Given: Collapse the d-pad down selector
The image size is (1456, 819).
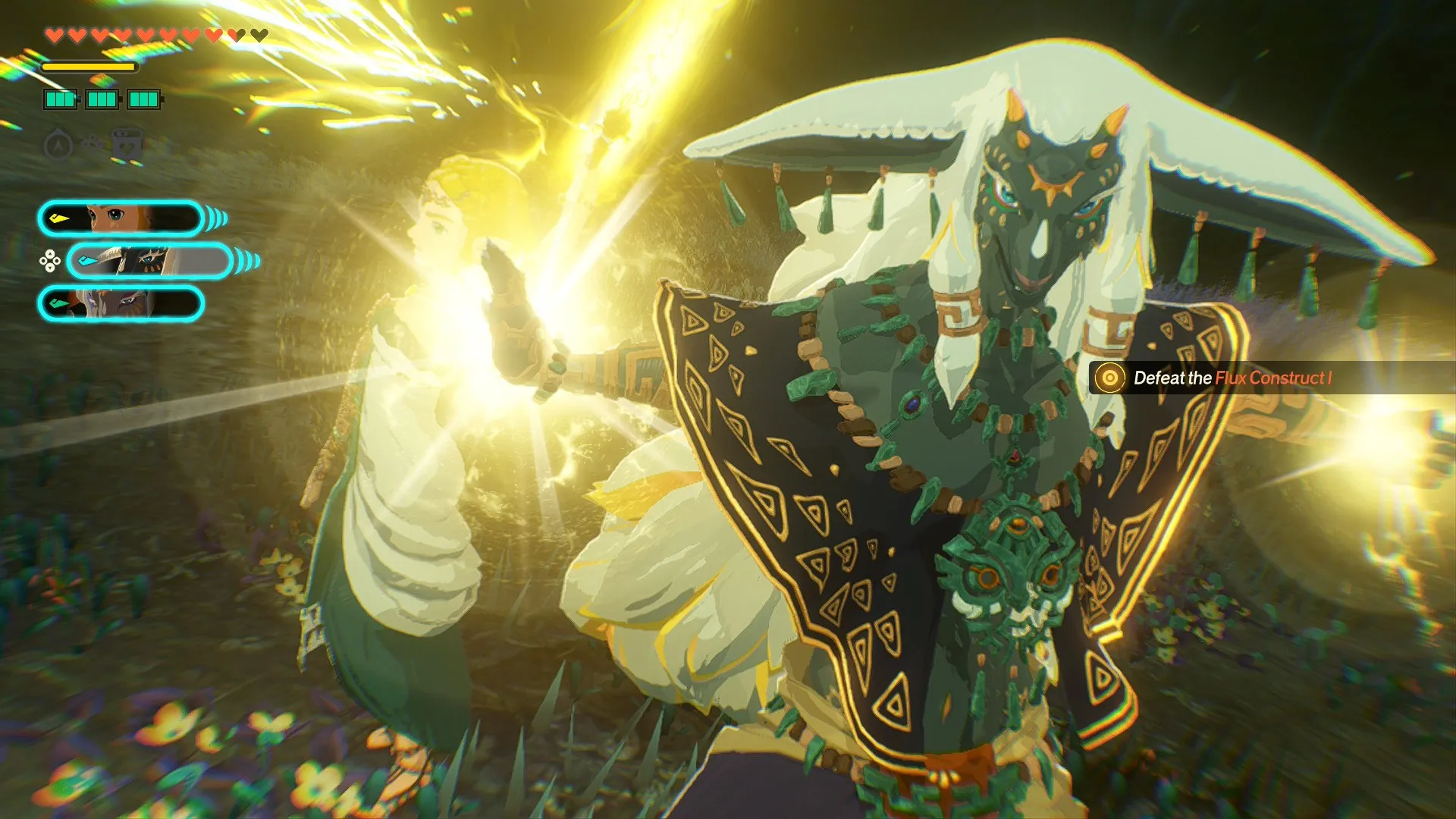Looking at the screenshot, I should point(49,268).
